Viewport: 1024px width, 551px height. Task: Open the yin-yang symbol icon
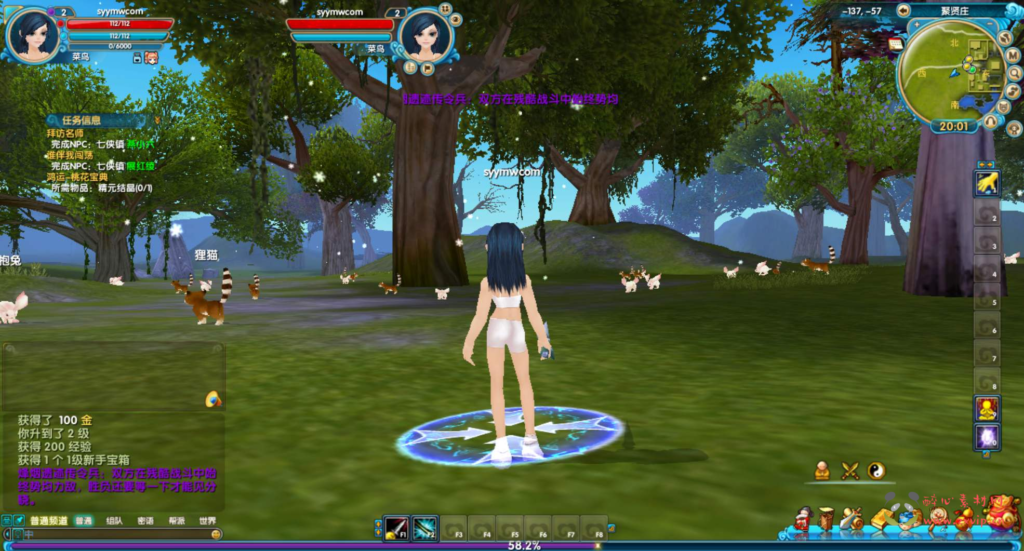(x=876, y=470)
